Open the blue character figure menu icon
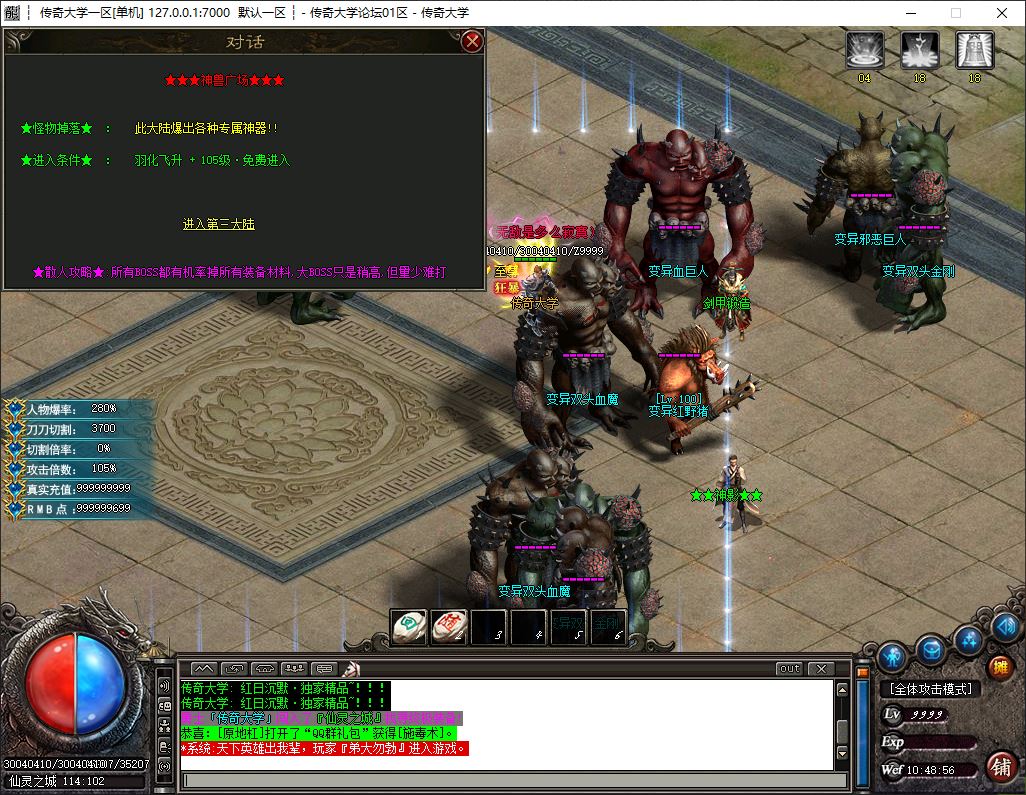The height and width of the screenshot is (795, 1026). (892, 655)
